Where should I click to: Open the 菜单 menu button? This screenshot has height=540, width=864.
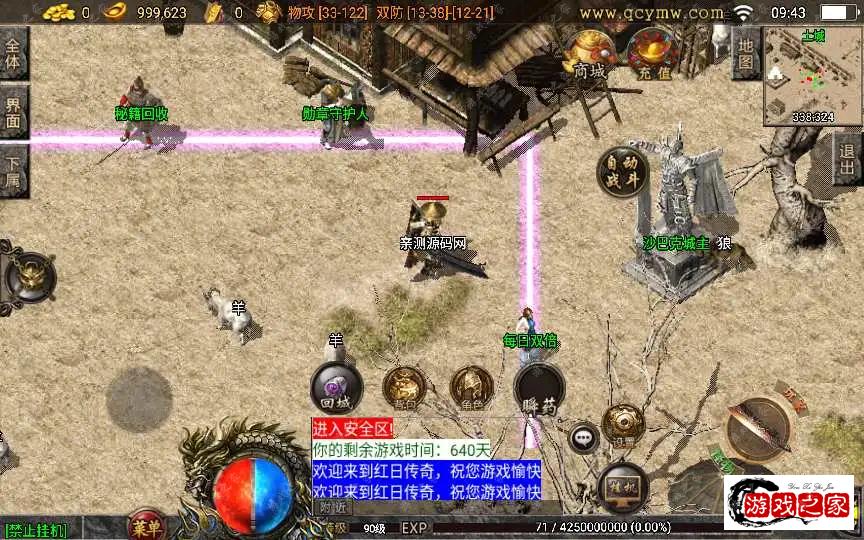coord(147,526)
